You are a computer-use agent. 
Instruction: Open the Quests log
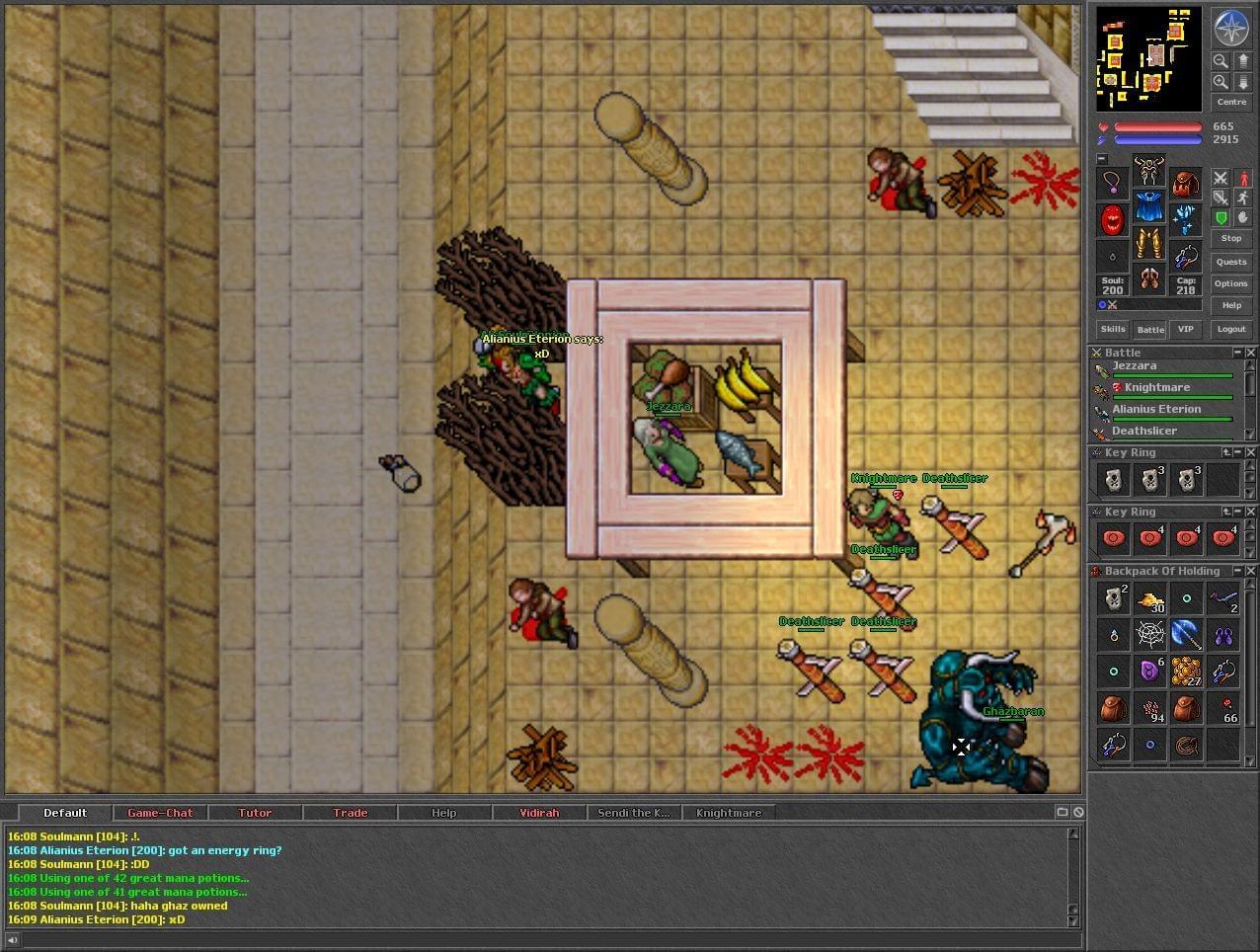click(x=1230, y=262)
